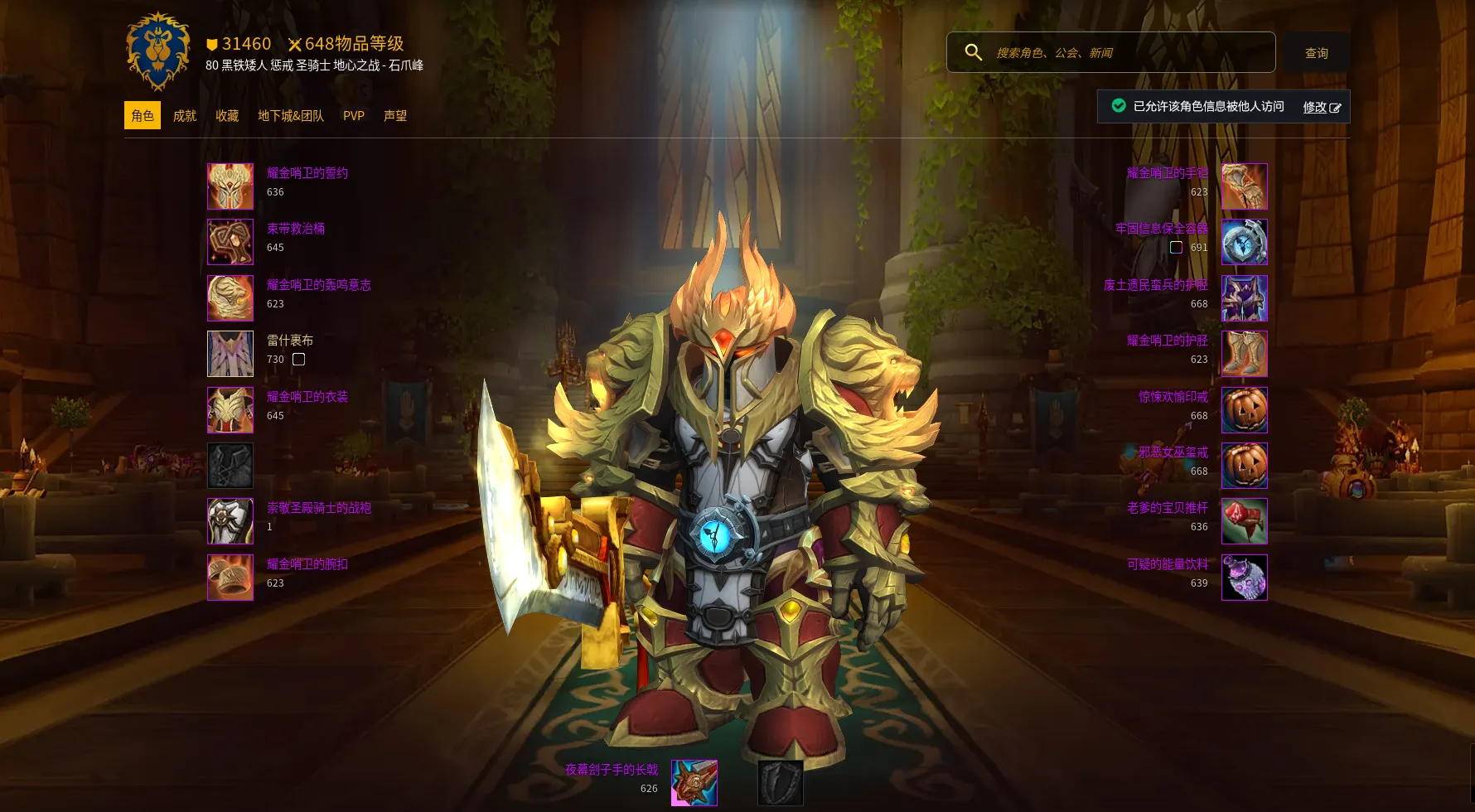Click the 查询 search button
Screen dimensions: 1475x812
click(1316, 53)
